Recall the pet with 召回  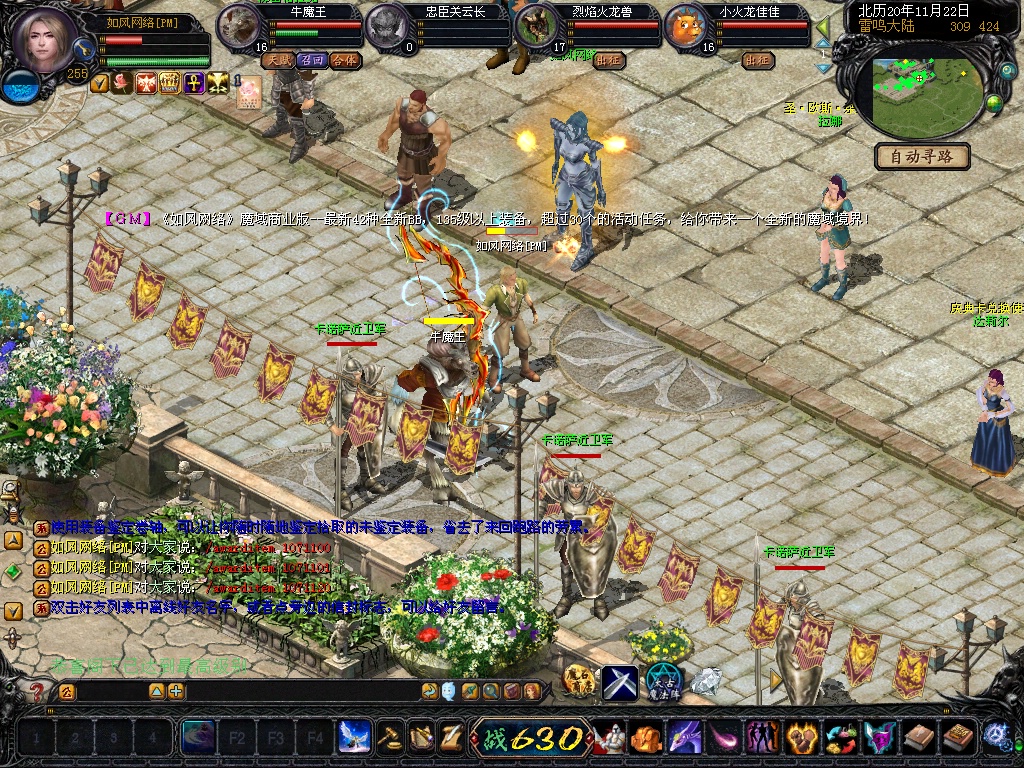point(312,60)
